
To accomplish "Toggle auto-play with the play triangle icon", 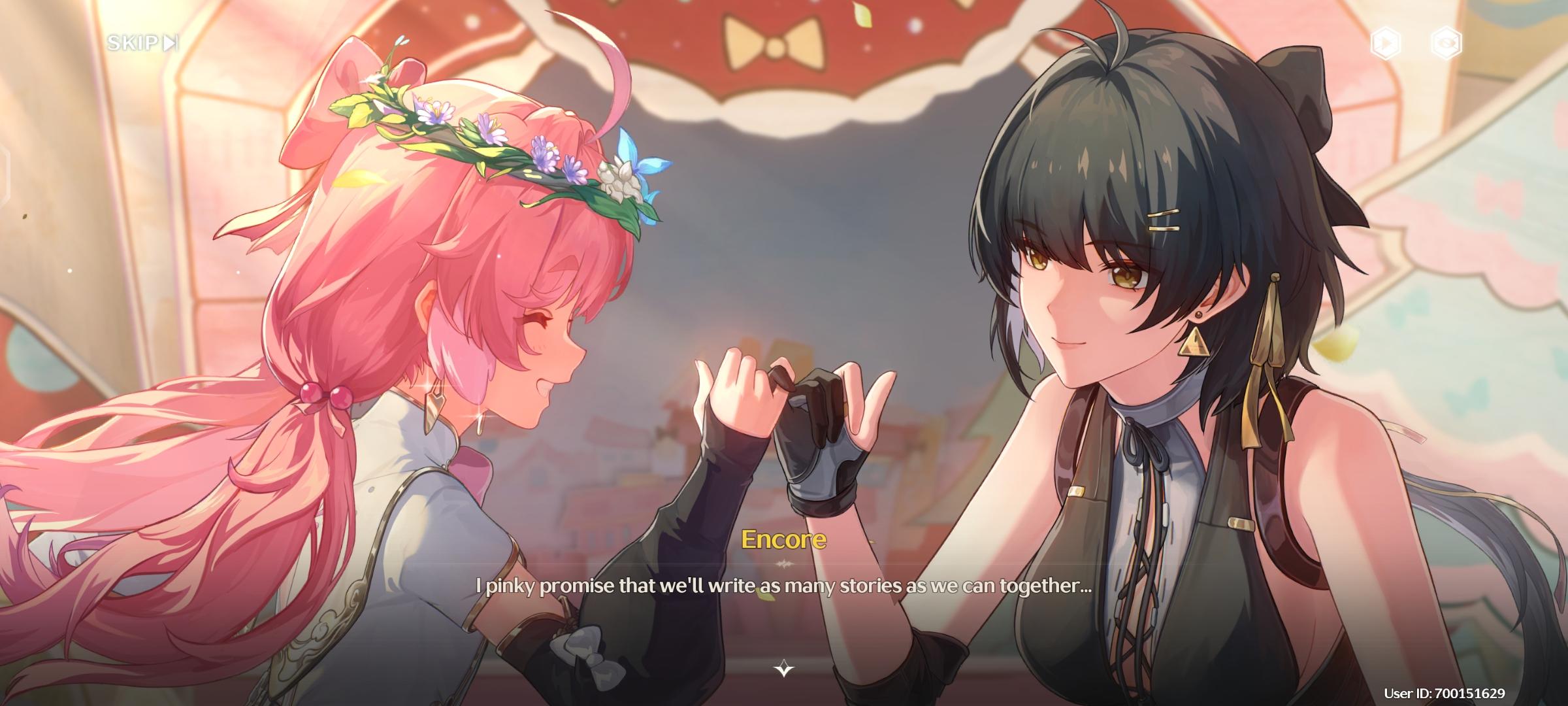I will click(x=1385, y=43).
